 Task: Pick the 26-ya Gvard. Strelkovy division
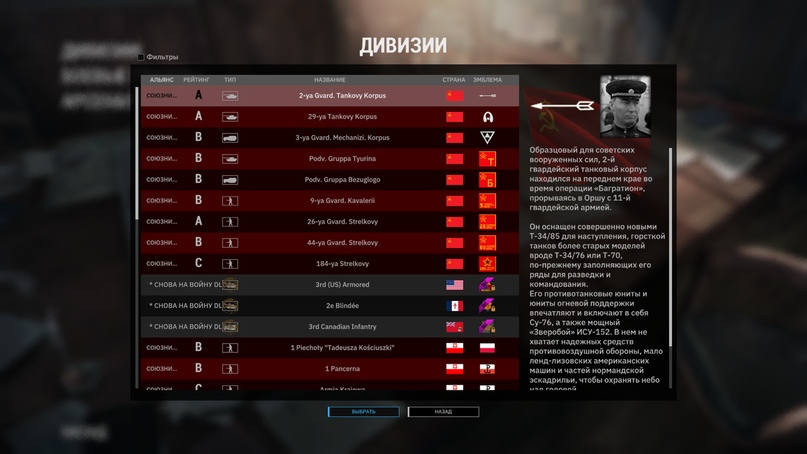click(x=329, y=222)
